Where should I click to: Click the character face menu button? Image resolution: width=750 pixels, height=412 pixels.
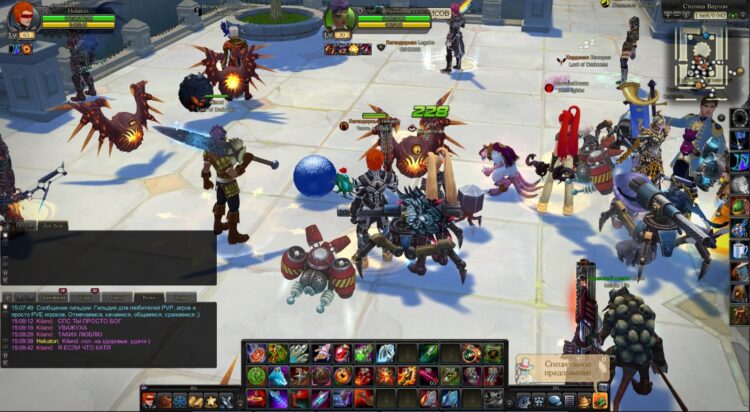pos(149,401)
